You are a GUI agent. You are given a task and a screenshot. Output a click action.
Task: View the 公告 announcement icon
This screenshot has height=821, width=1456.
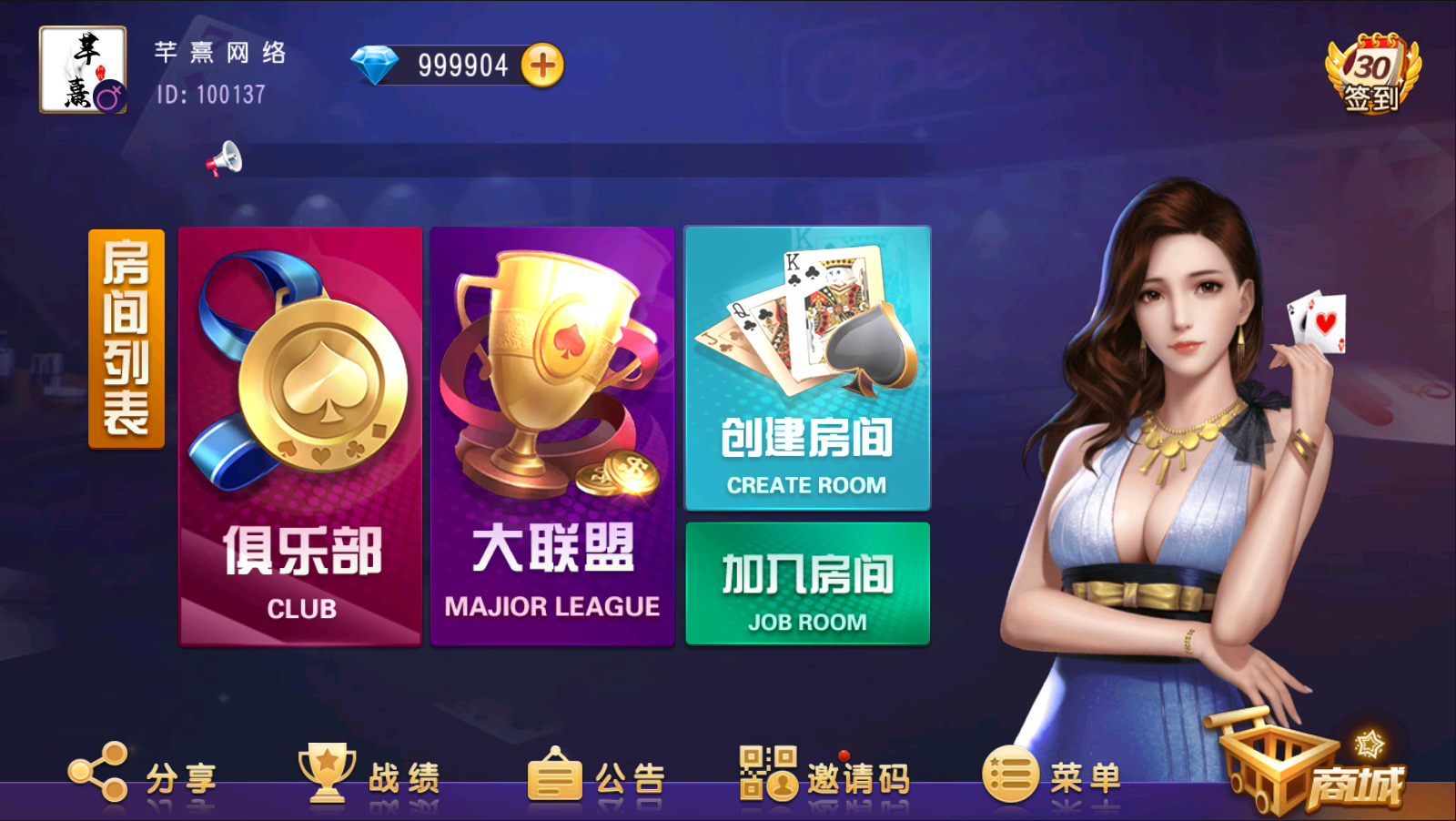click(x=555, y=774)
